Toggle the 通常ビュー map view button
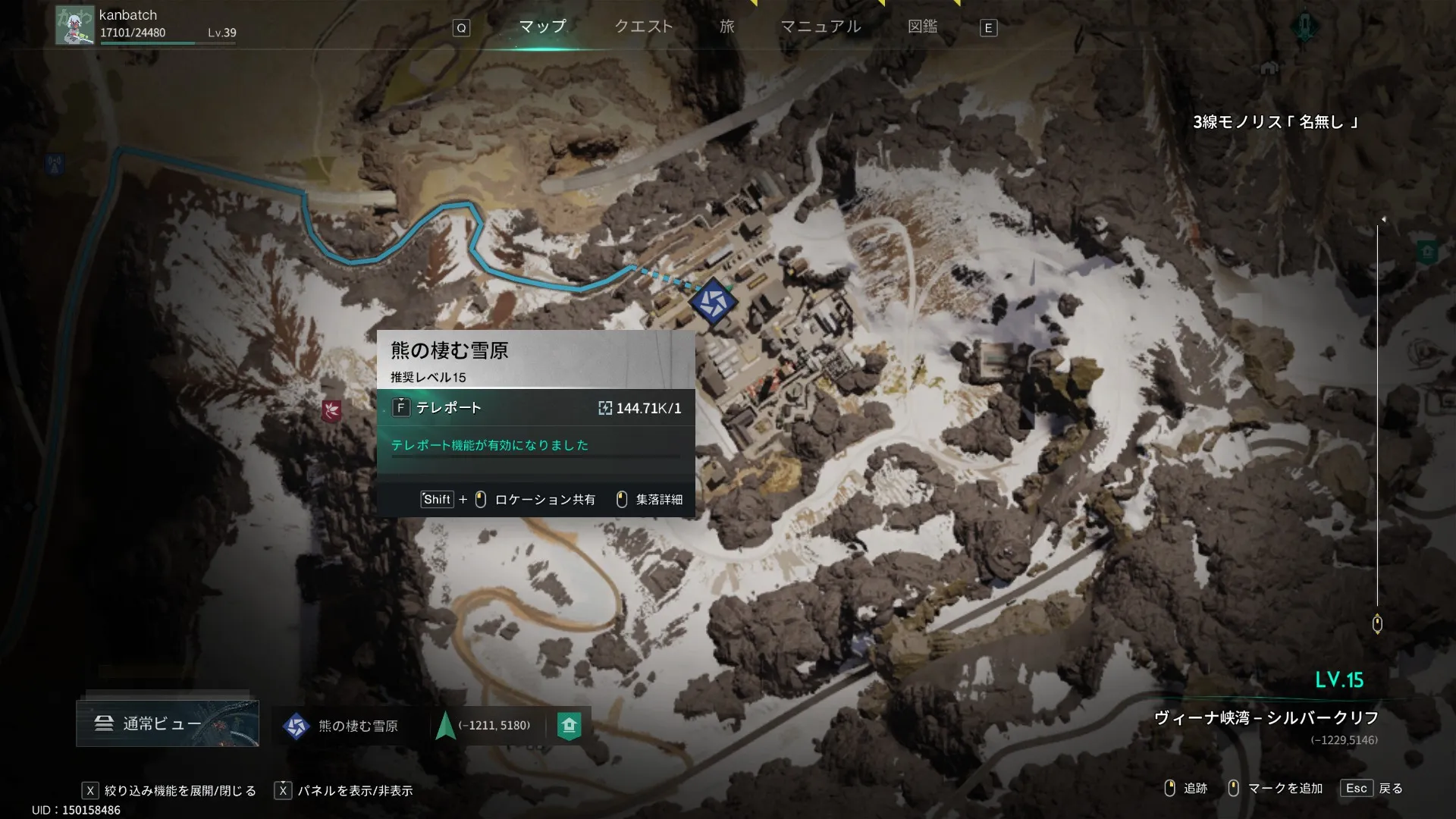This screenshot has height=819, width=1456. [168, 724]
